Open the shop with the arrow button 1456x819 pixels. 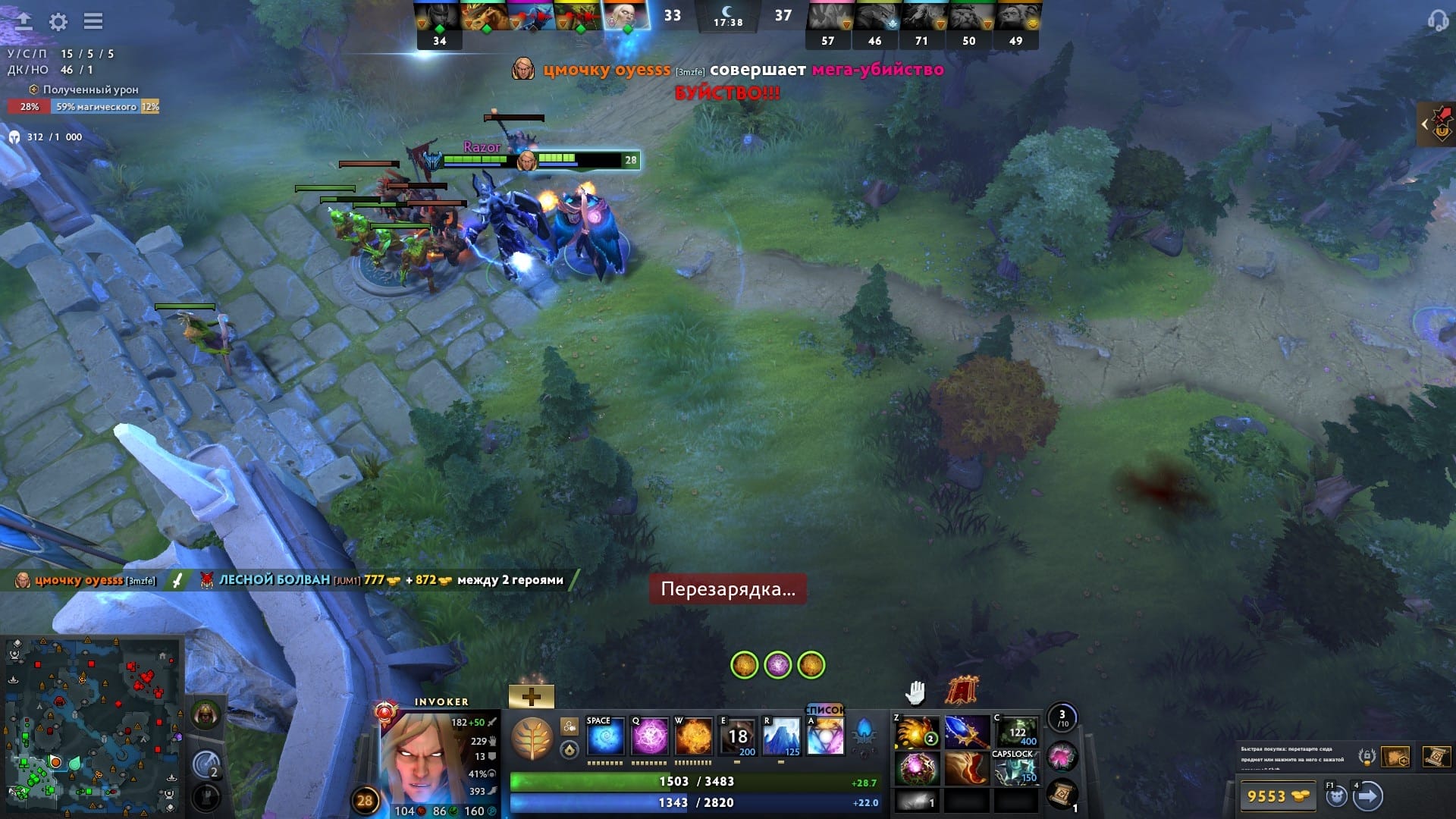pos(1370,798)
